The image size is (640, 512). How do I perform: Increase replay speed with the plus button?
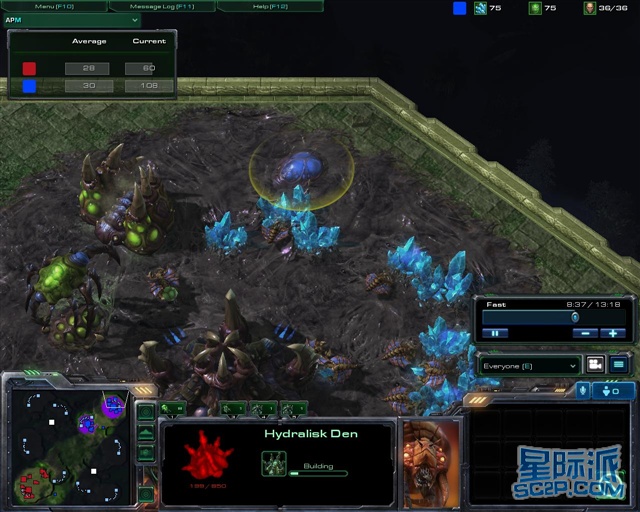[x=613, y=333]
